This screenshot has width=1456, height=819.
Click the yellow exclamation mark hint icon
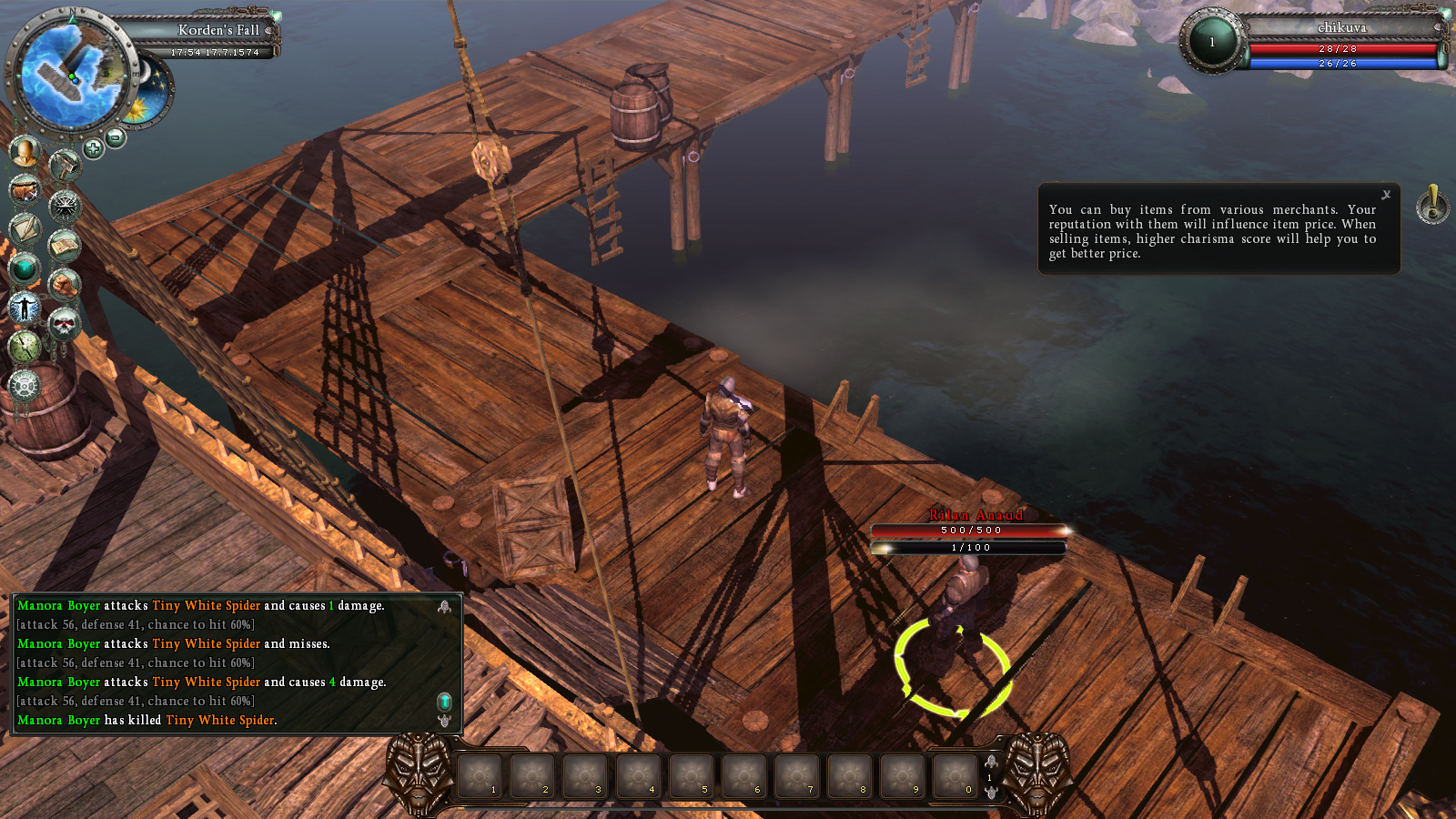coord(1433,205)
